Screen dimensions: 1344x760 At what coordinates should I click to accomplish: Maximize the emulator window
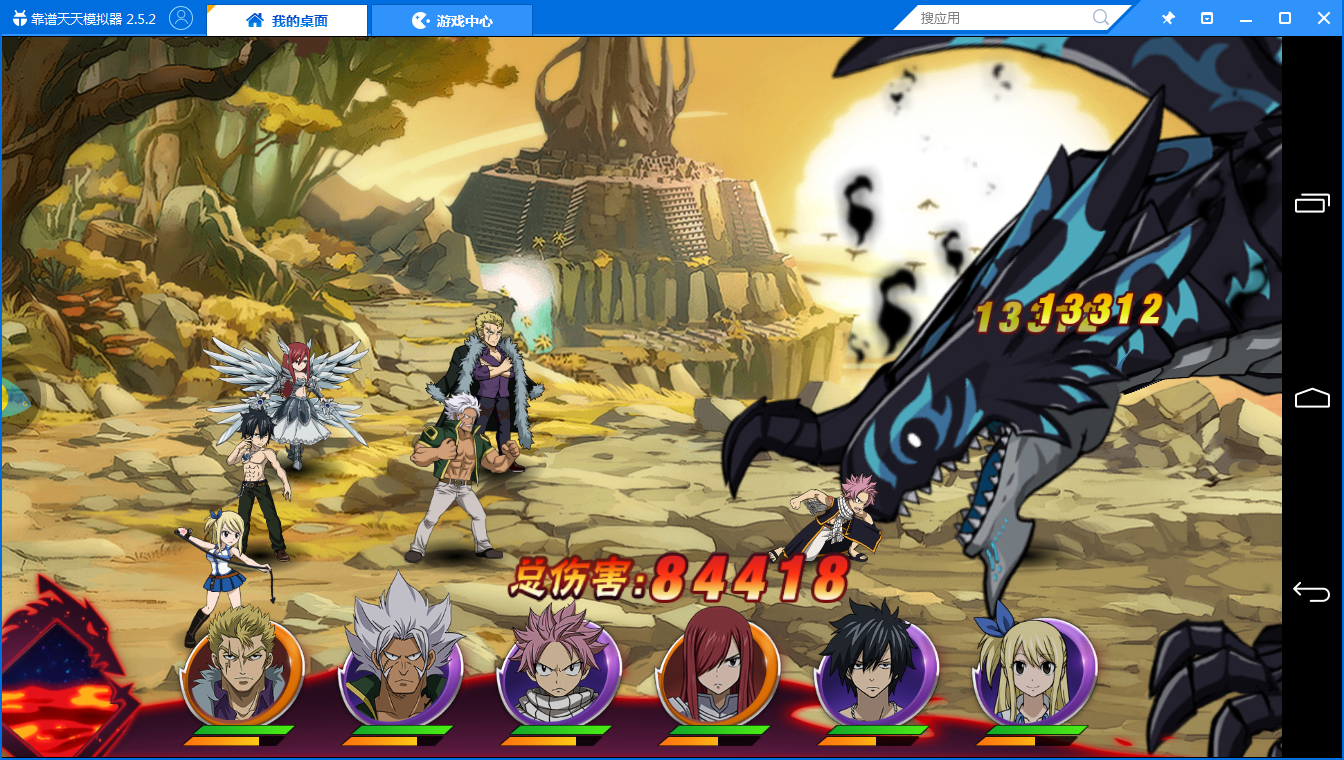click(1285, 18)
